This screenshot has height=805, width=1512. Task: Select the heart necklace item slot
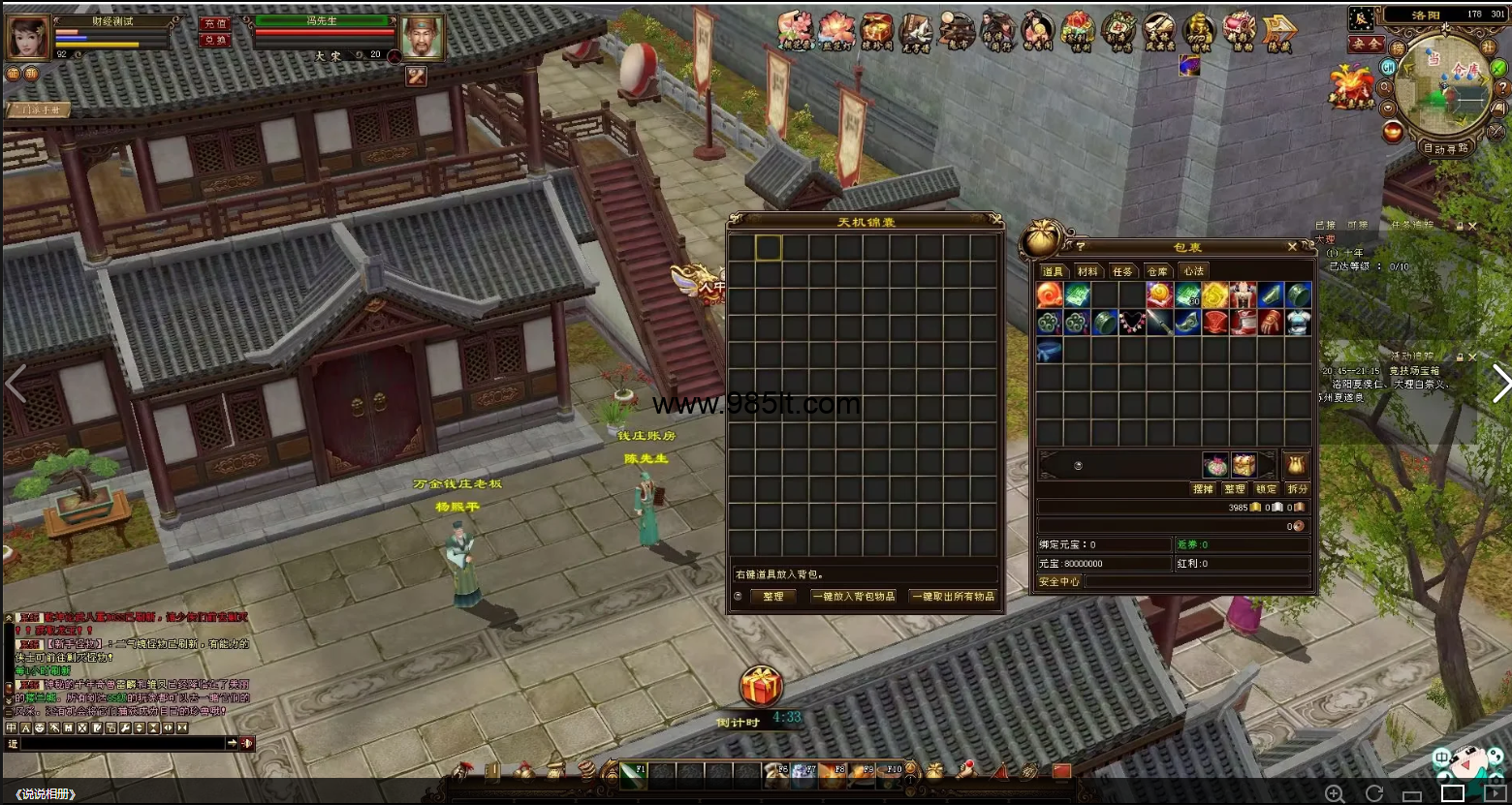[x=1132, y=323]
